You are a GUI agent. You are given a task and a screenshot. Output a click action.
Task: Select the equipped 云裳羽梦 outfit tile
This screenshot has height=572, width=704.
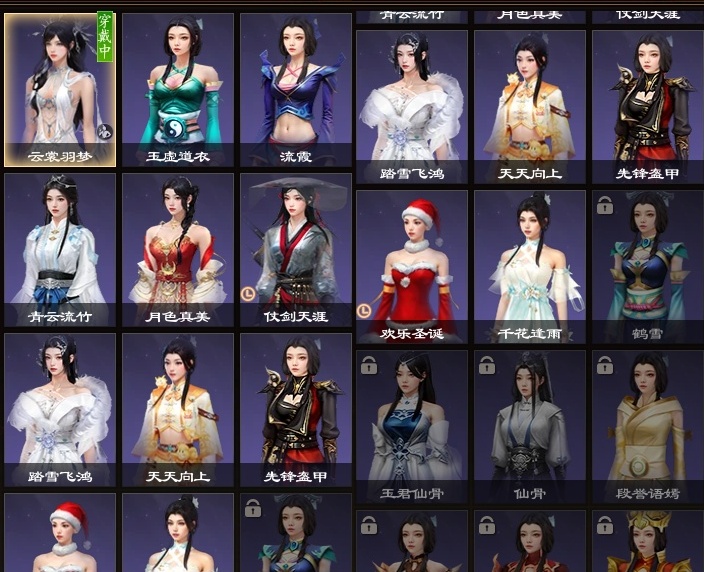click(60, 88)
